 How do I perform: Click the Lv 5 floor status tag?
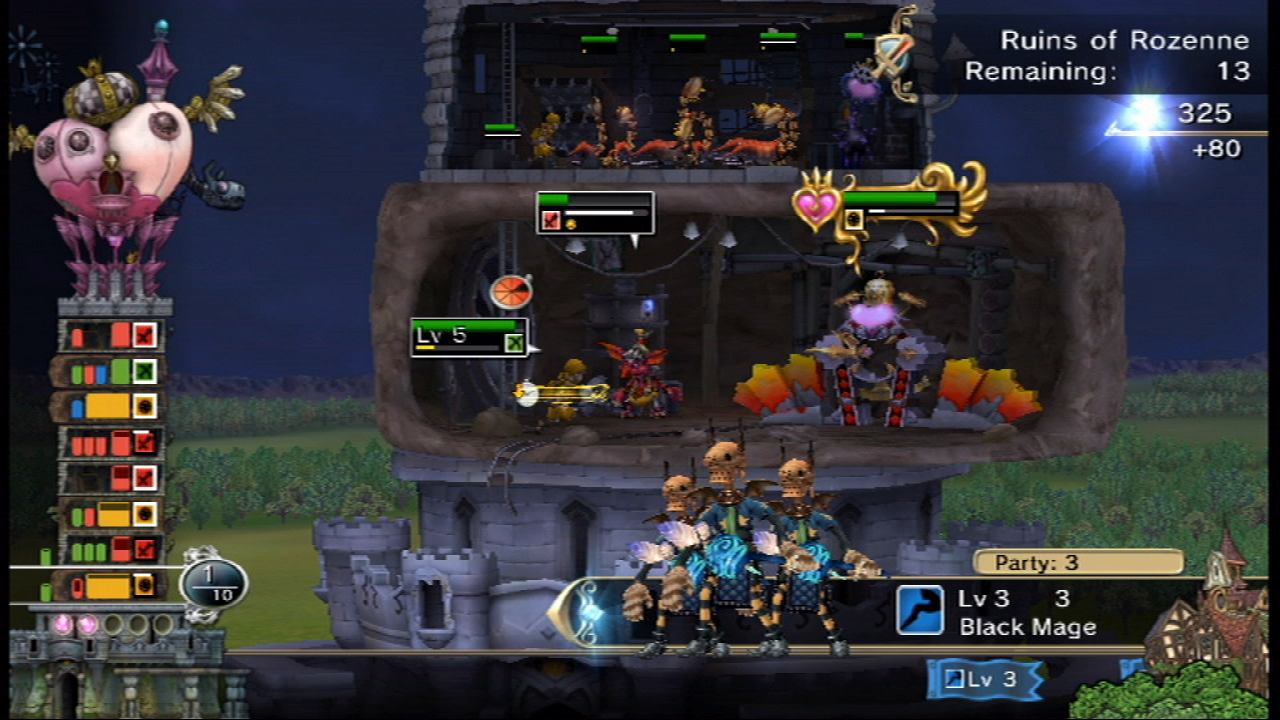coord(469,337)
